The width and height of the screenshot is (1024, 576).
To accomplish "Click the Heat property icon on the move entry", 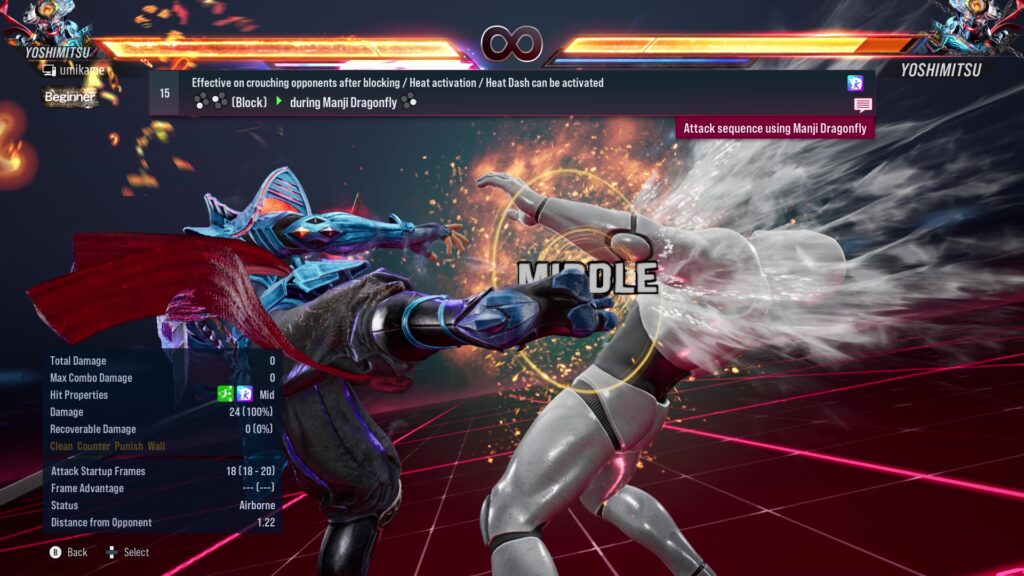I will (855, 83).
